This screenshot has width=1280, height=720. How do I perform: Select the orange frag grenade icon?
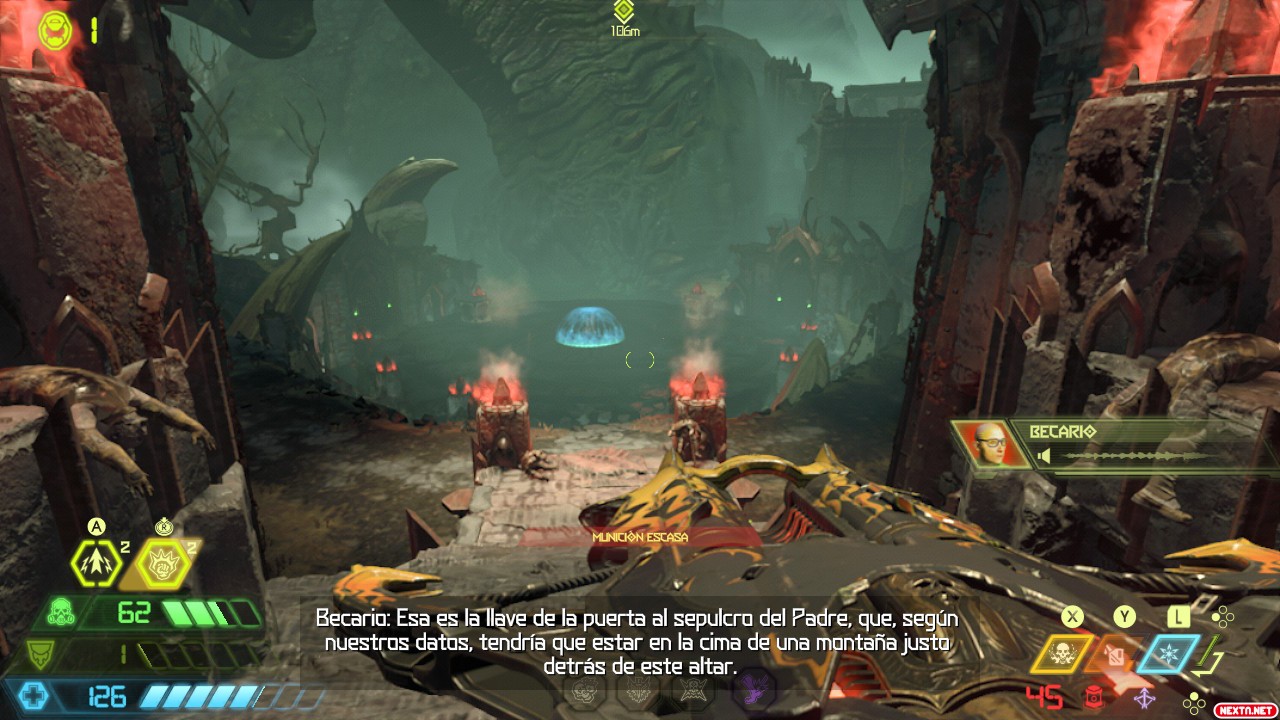coord(1114,654)
